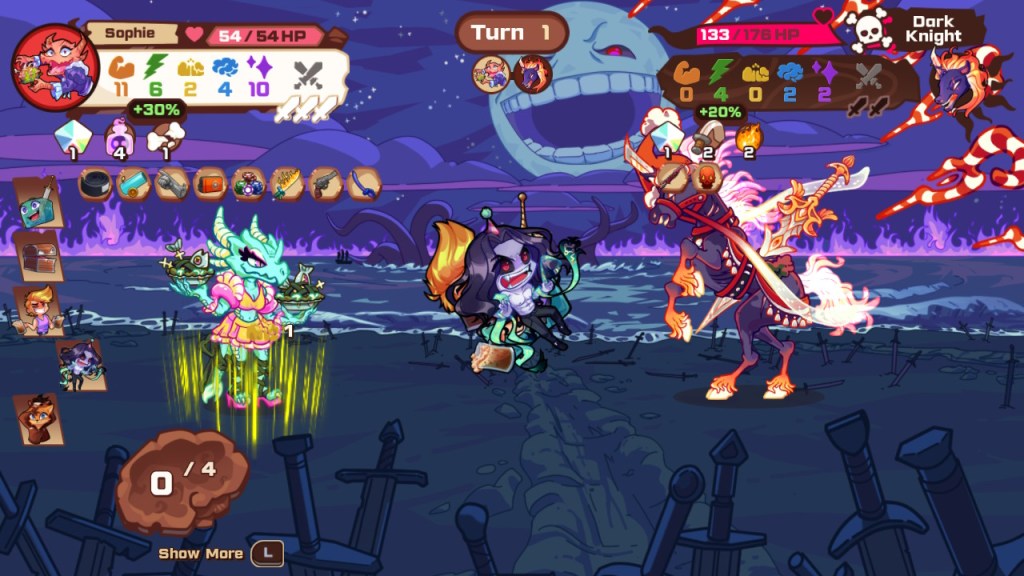Select the golden spiked sword item
The width and height of the screenshot is (1024, 576).
(x=286, y=185)
